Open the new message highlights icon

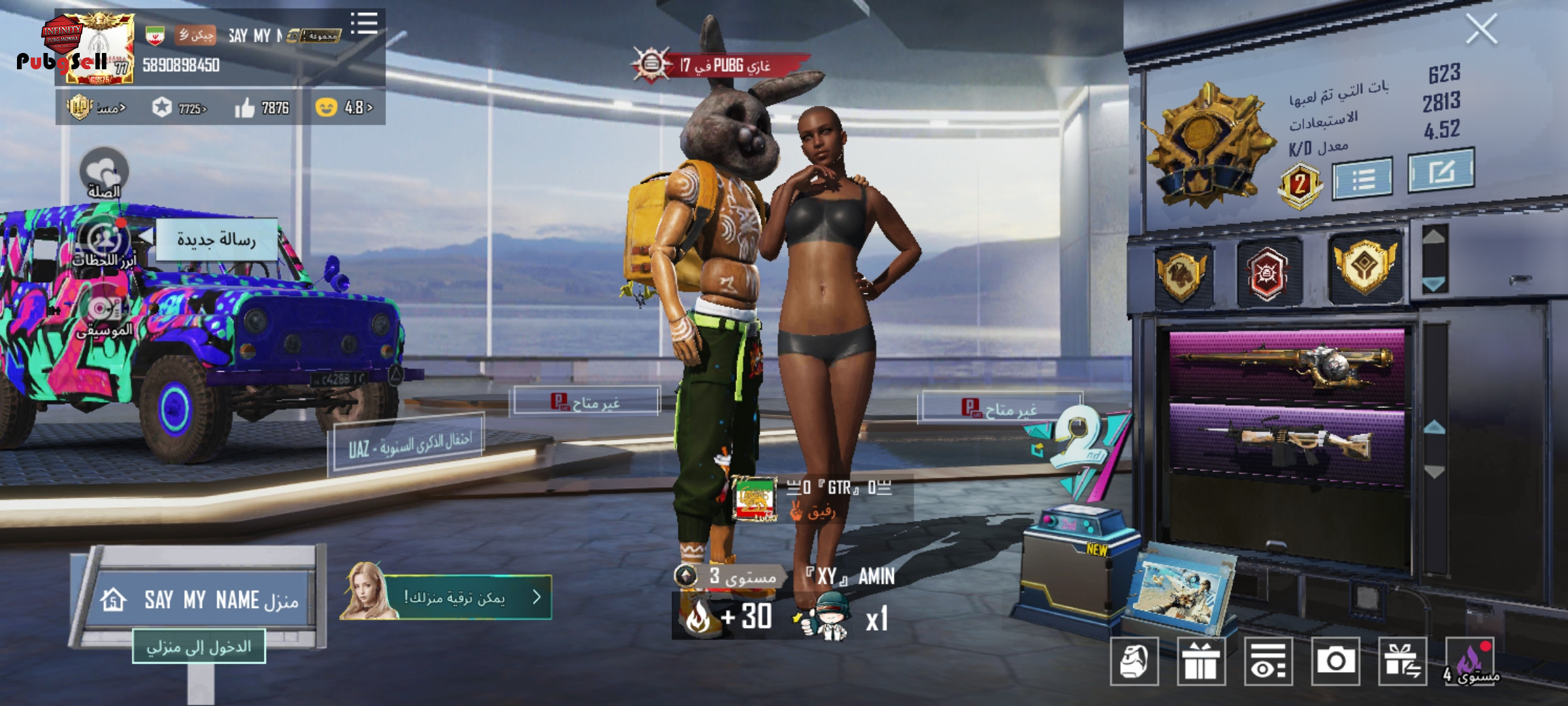(x=104, y=241)
